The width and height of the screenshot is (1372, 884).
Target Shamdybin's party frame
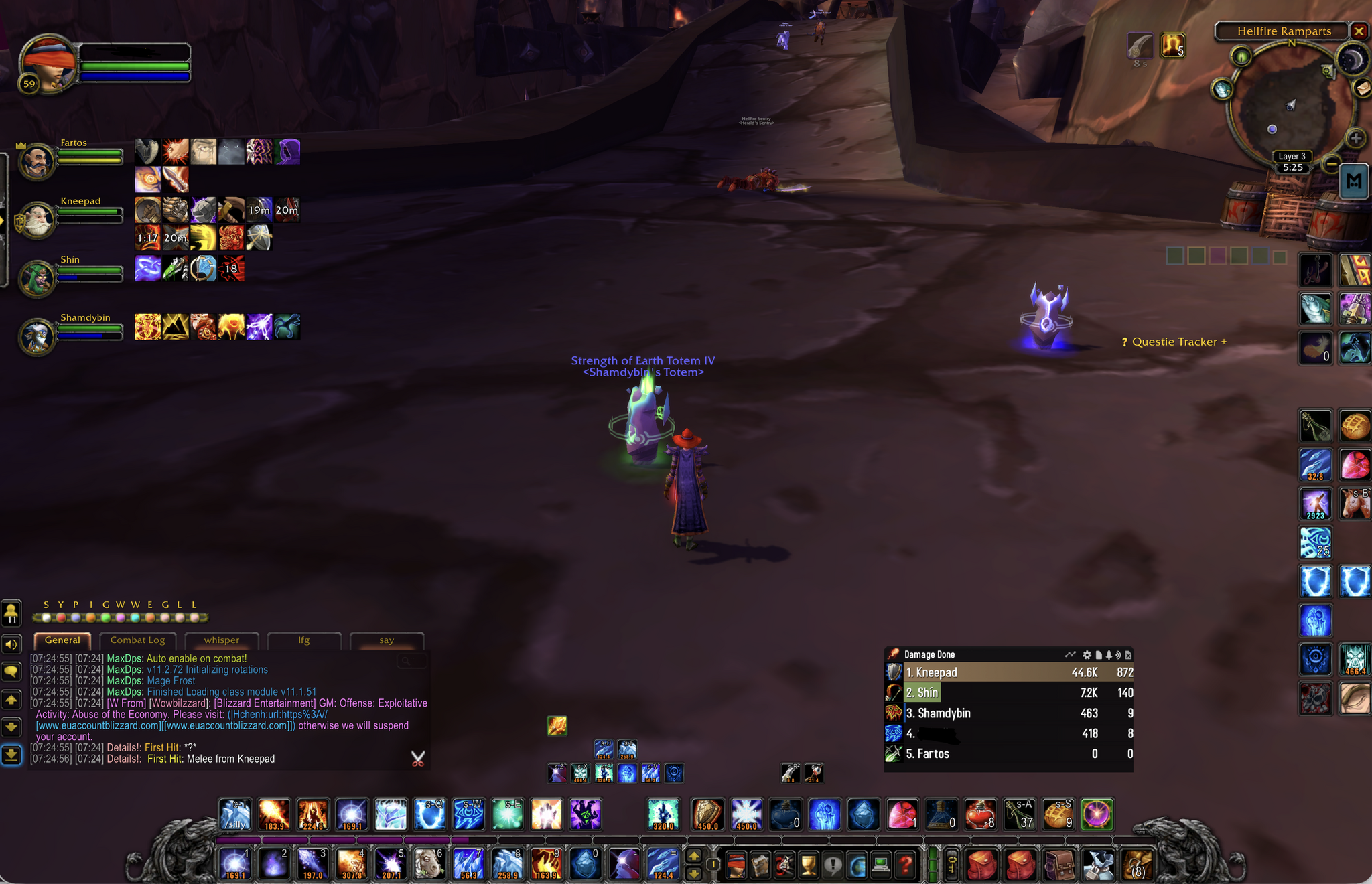pyautogui.click(x=38, y=336)
